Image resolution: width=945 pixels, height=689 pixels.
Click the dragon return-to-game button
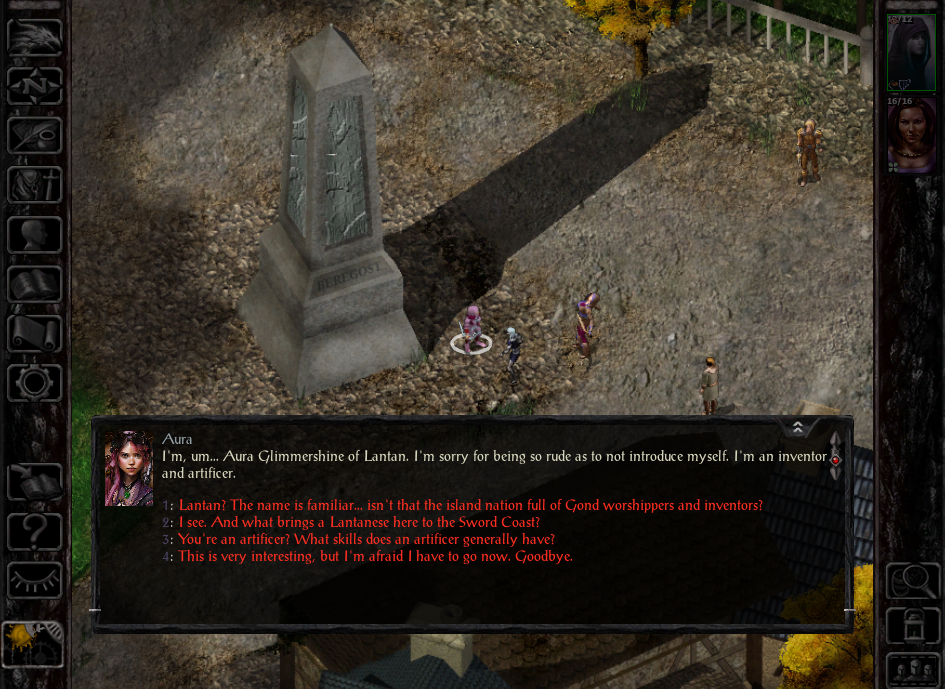point(35,38)
